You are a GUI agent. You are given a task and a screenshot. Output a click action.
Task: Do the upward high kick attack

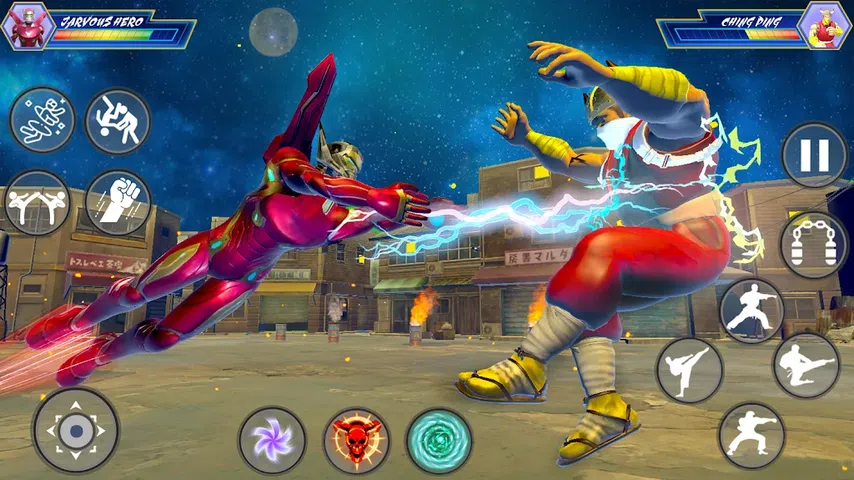tap(689, 371)
